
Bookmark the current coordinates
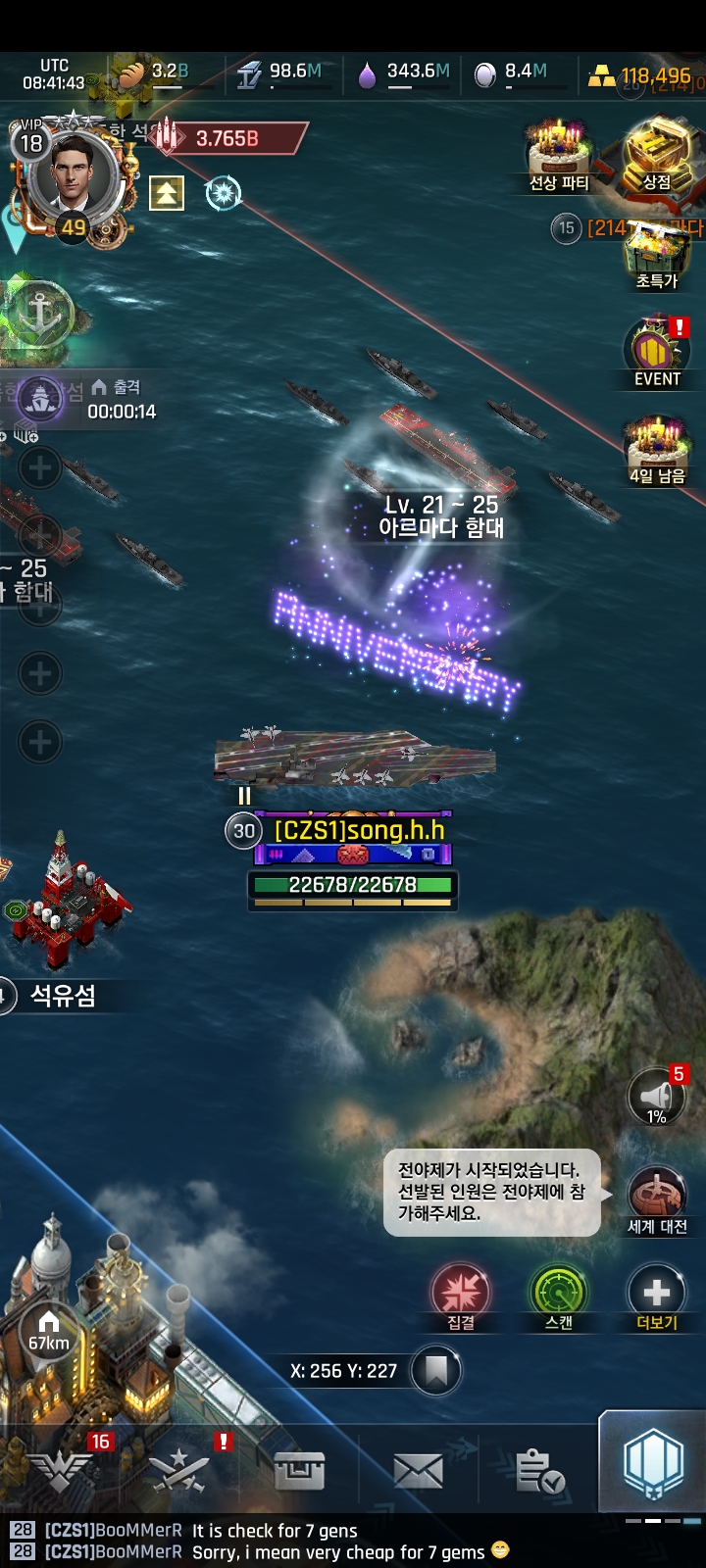click(x=436, y=1370)
